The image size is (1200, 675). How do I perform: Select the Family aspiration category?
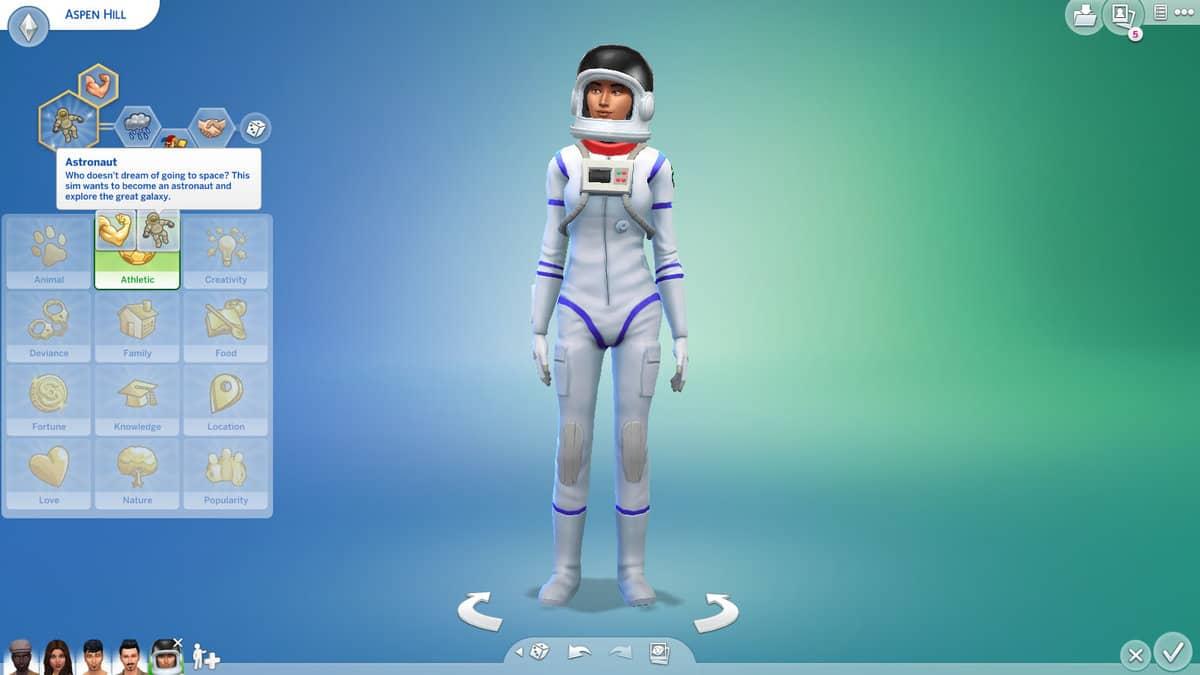137,327
